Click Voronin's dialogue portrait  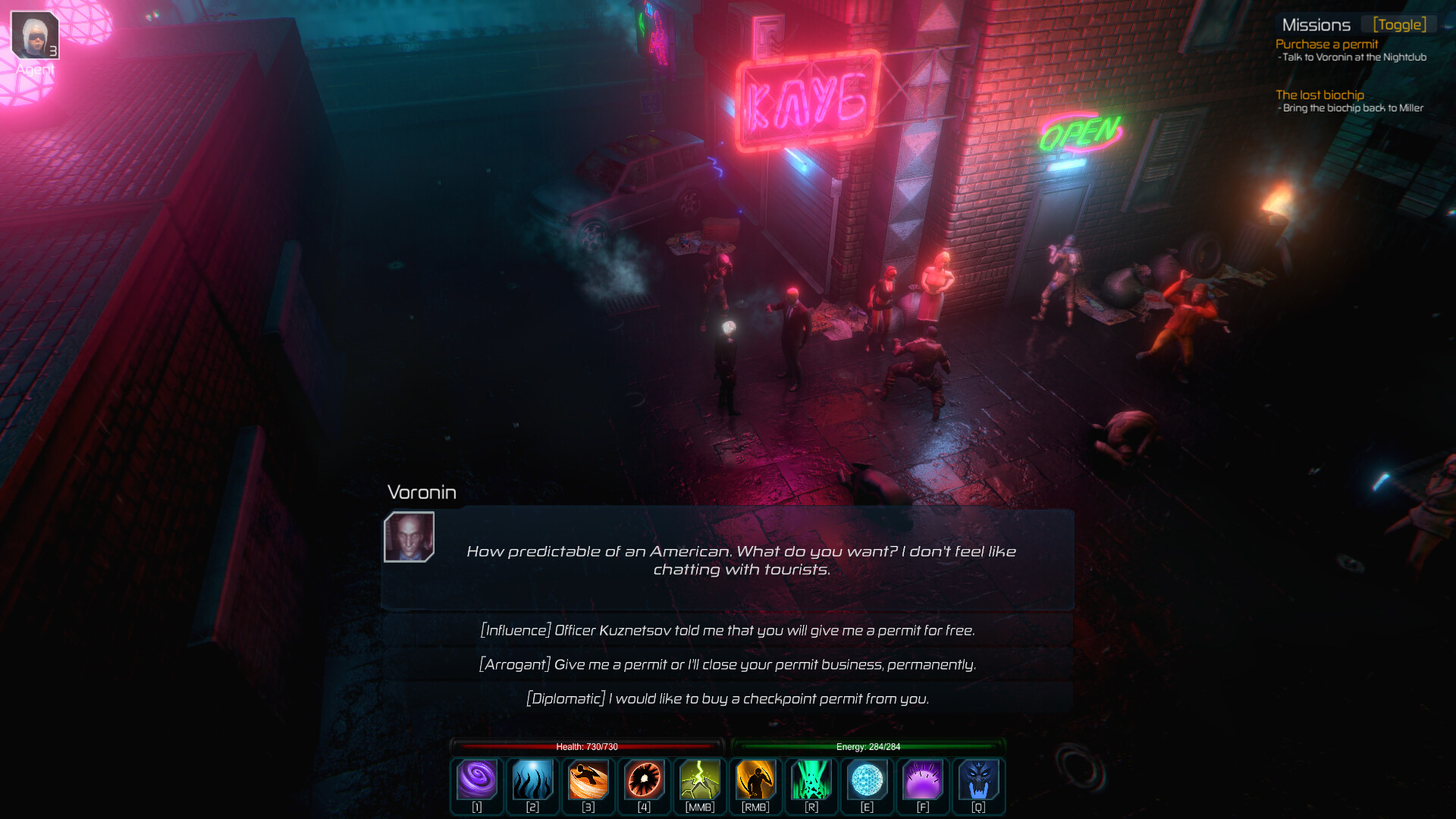(410, 538)
